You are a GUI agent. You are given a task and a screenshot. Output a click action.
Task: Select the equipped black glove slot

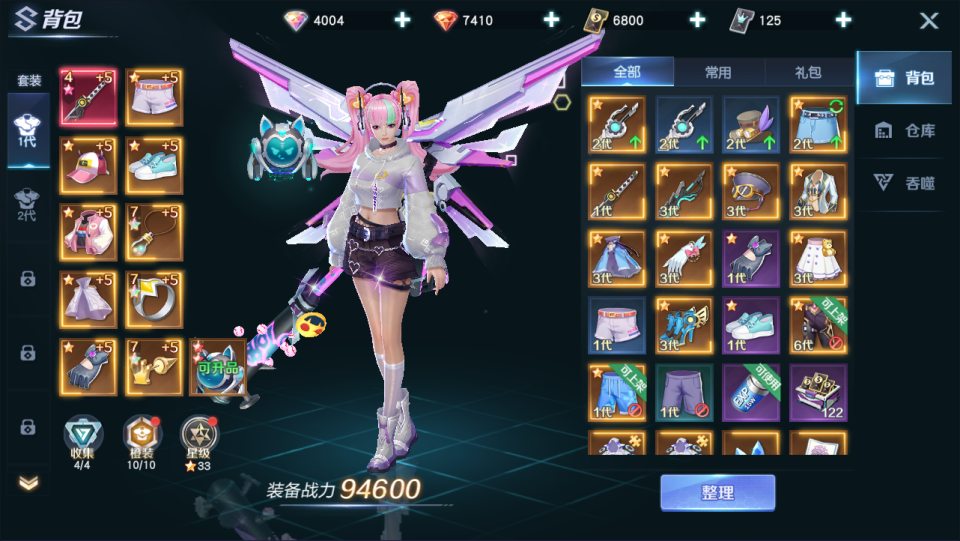[x=88, y=367]
